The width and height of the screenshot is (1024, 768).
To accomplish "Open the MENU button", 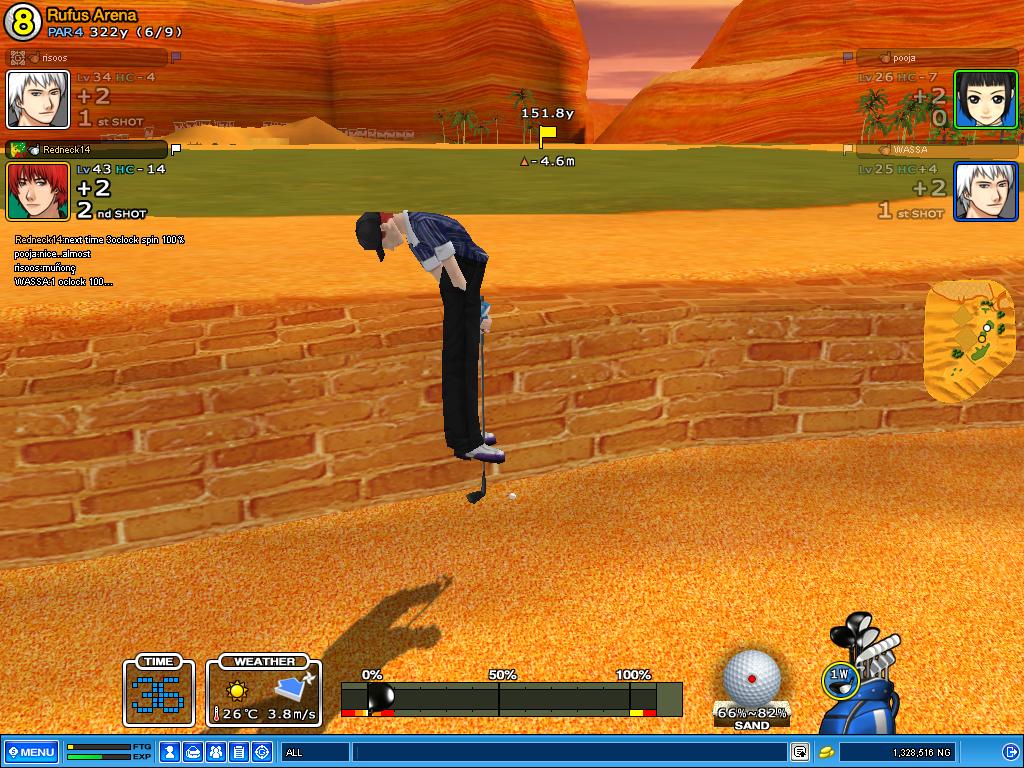I will point(31,752).
